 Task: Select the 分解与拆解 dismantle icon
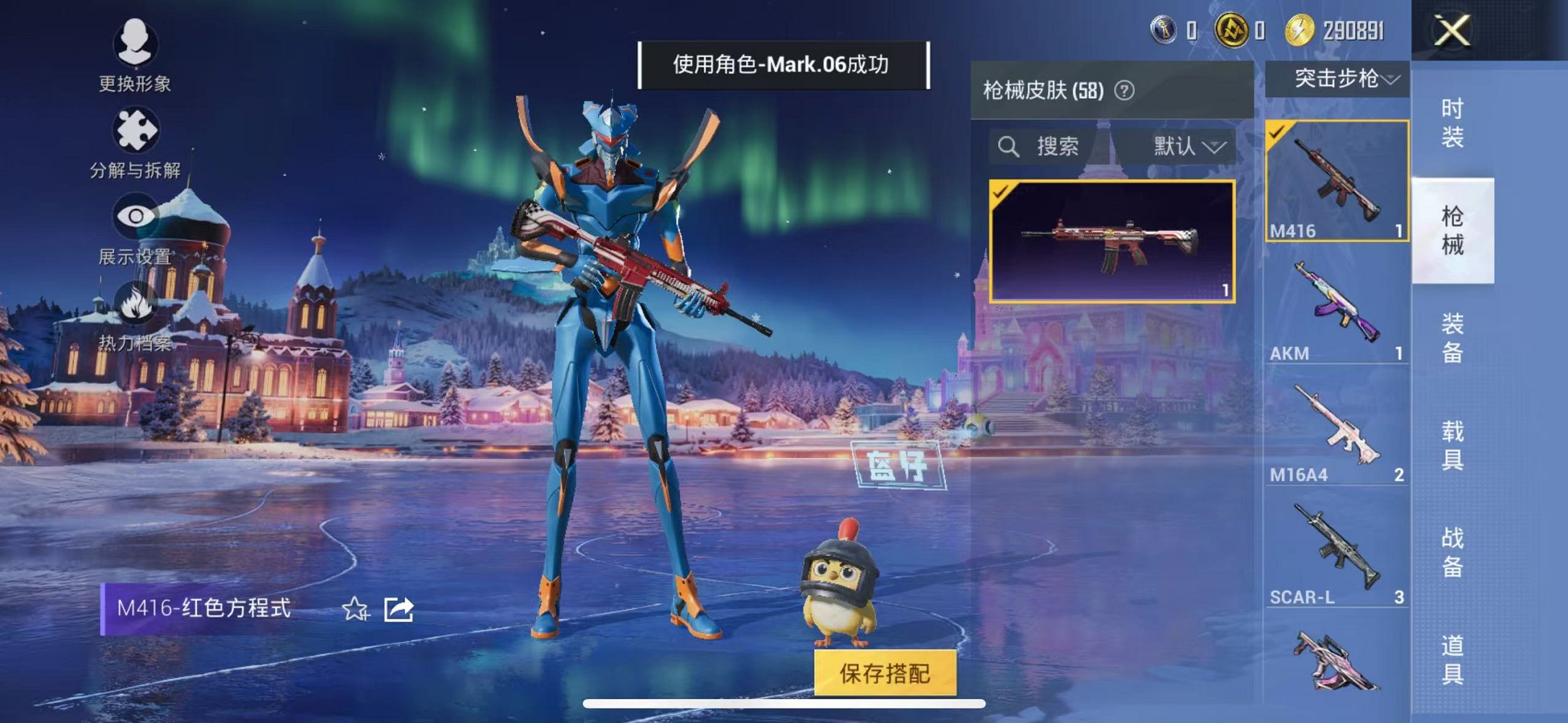click(134, 128)
